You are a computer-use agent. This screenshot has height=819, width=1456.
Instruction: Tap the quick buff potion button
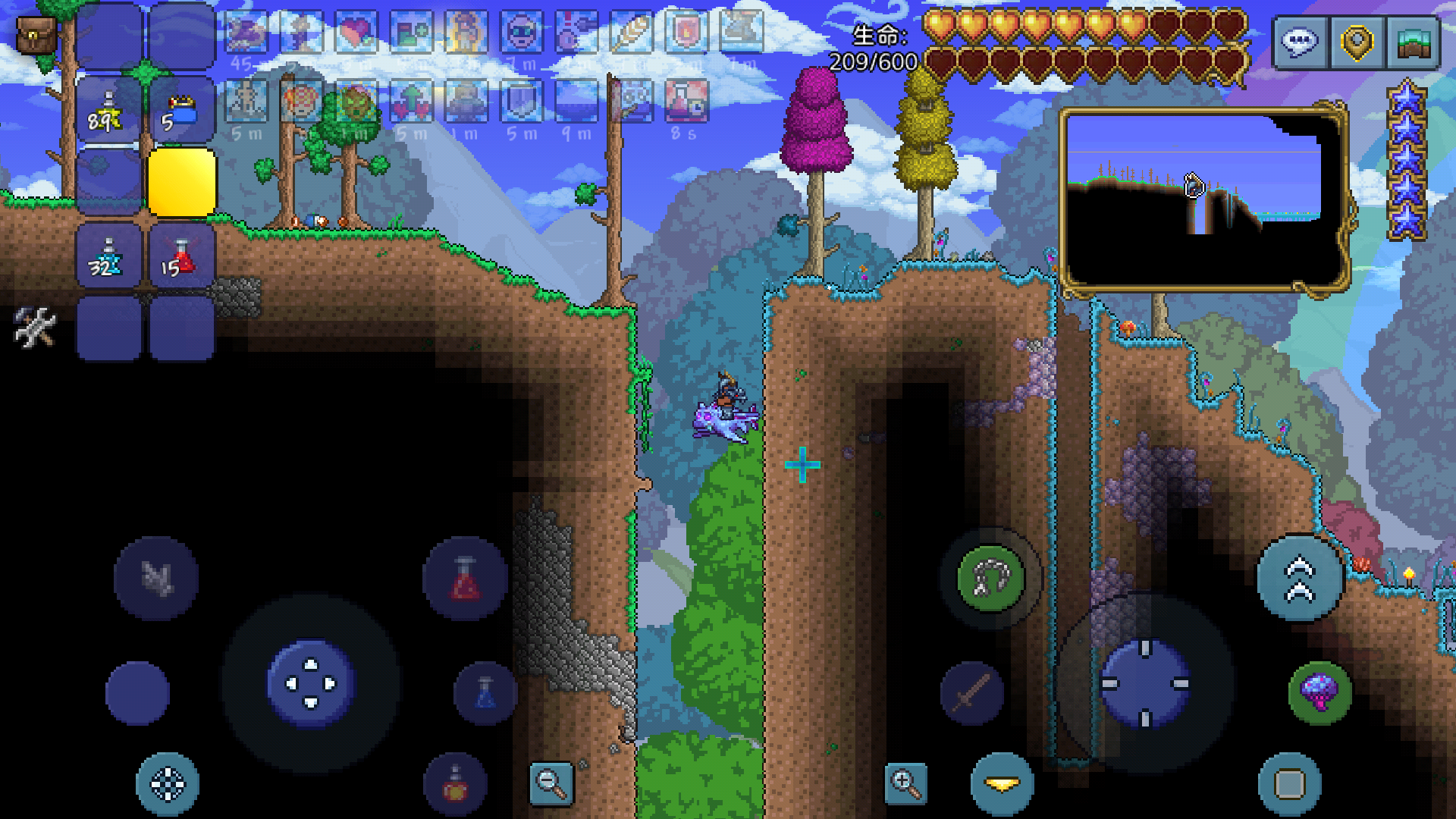coord(455,784)
